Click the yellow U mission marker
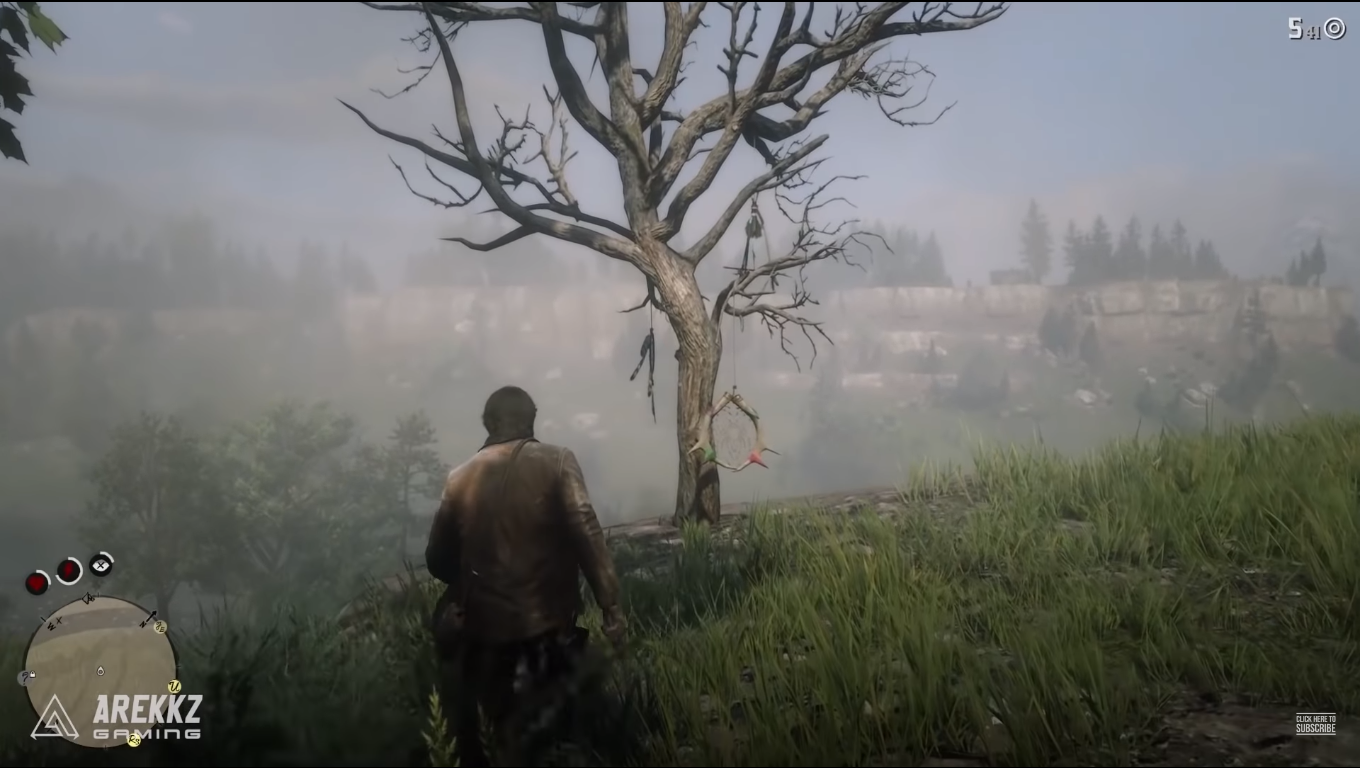This screenshot has height=768, width=1360. [x=175, y=686]
